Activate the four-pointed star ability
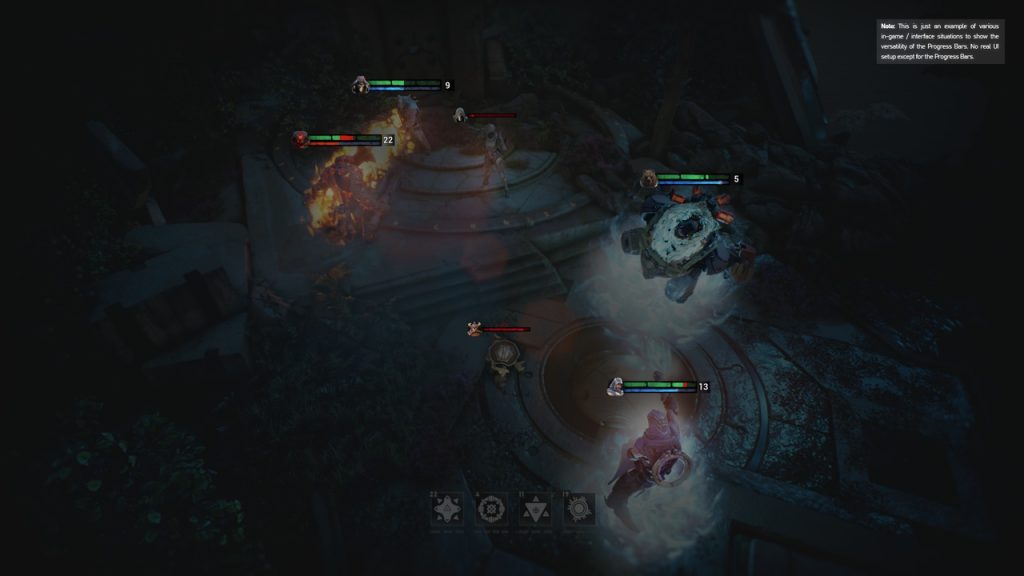Viewport: 1024px width, 576px height. [445, 509]
